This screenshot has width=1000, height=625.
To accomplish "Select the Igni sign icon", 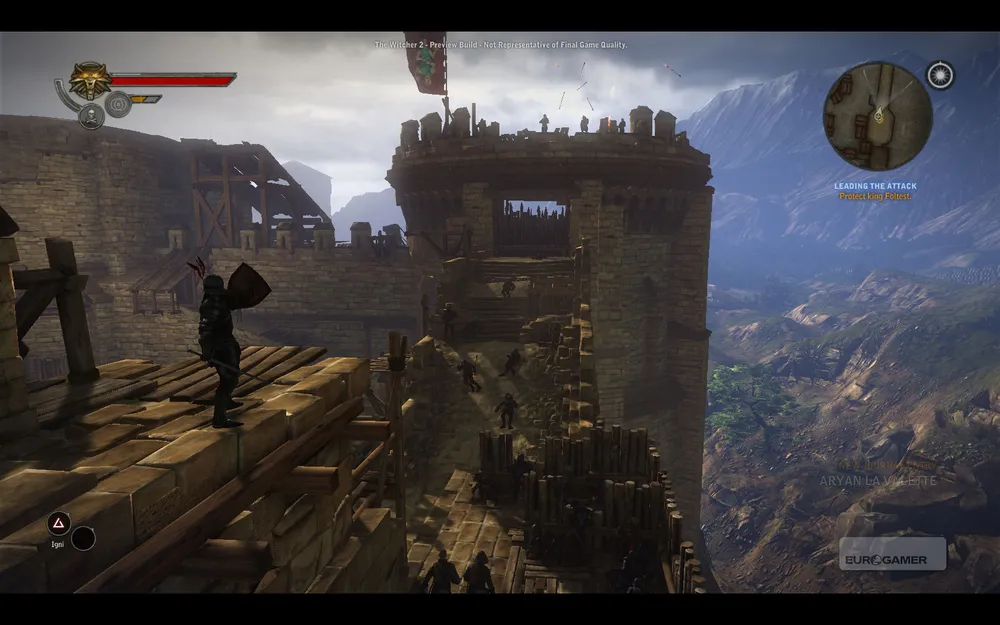I will click(x=59, y=523).
